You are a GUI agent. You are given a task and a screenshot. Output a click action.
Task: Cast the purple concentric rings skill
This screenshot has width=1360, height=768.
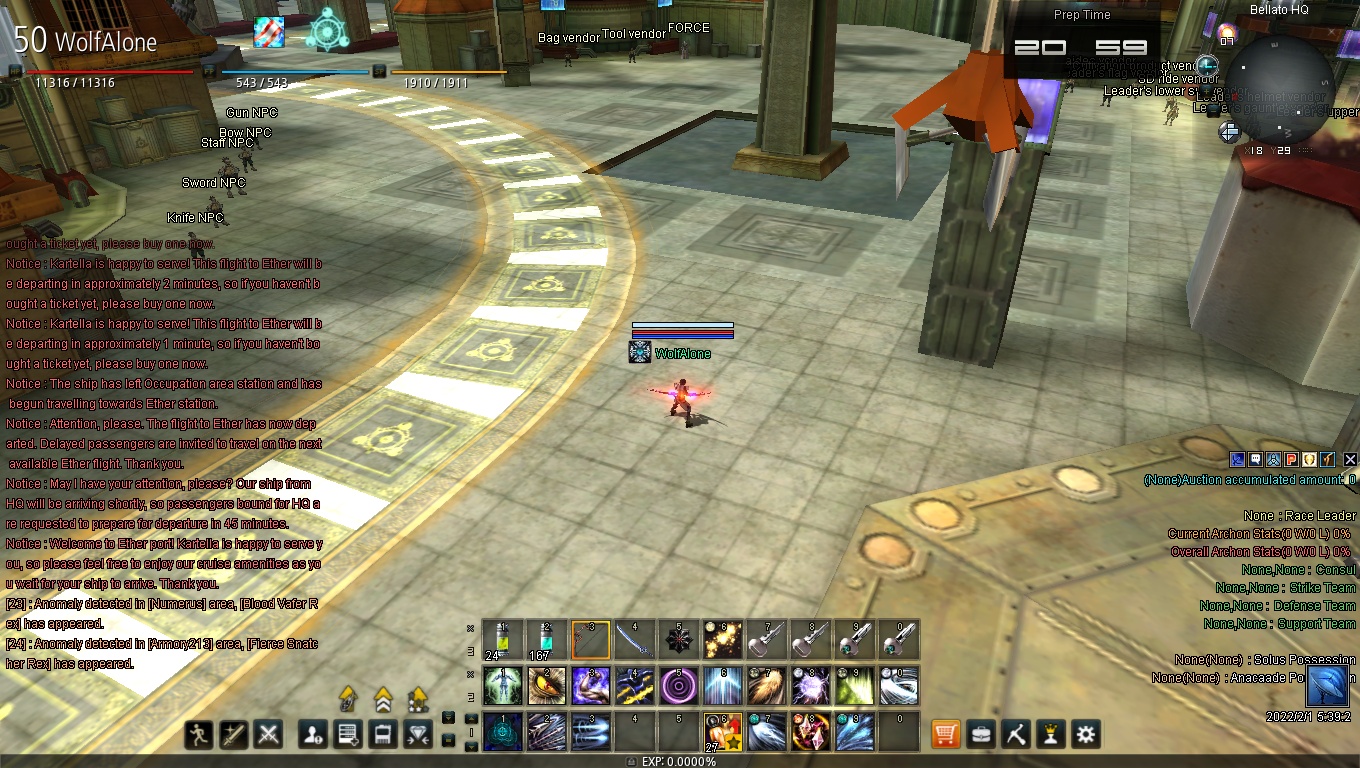coord(678,686)
